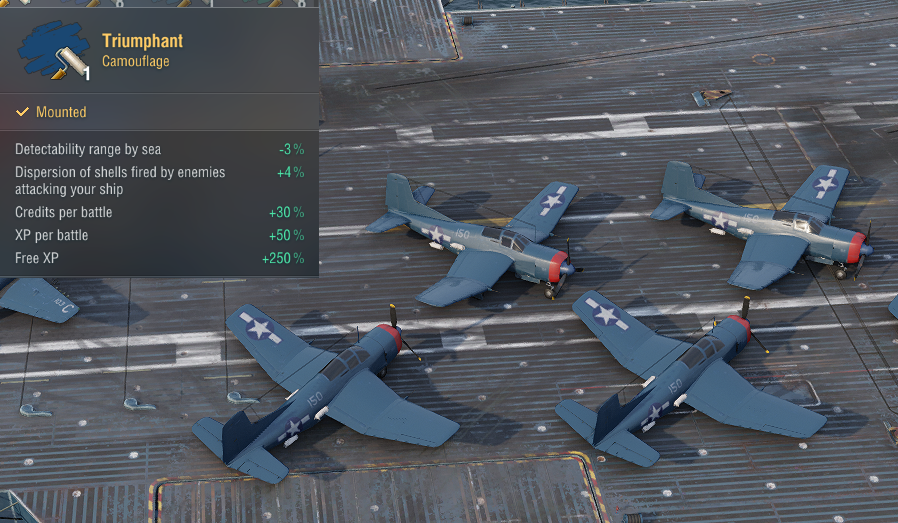Image resolution: width=898 pixels, height=523 pixels.
Task: Select the Triumphant camouflage paint roller icon
Action: [x=54, y=51]
